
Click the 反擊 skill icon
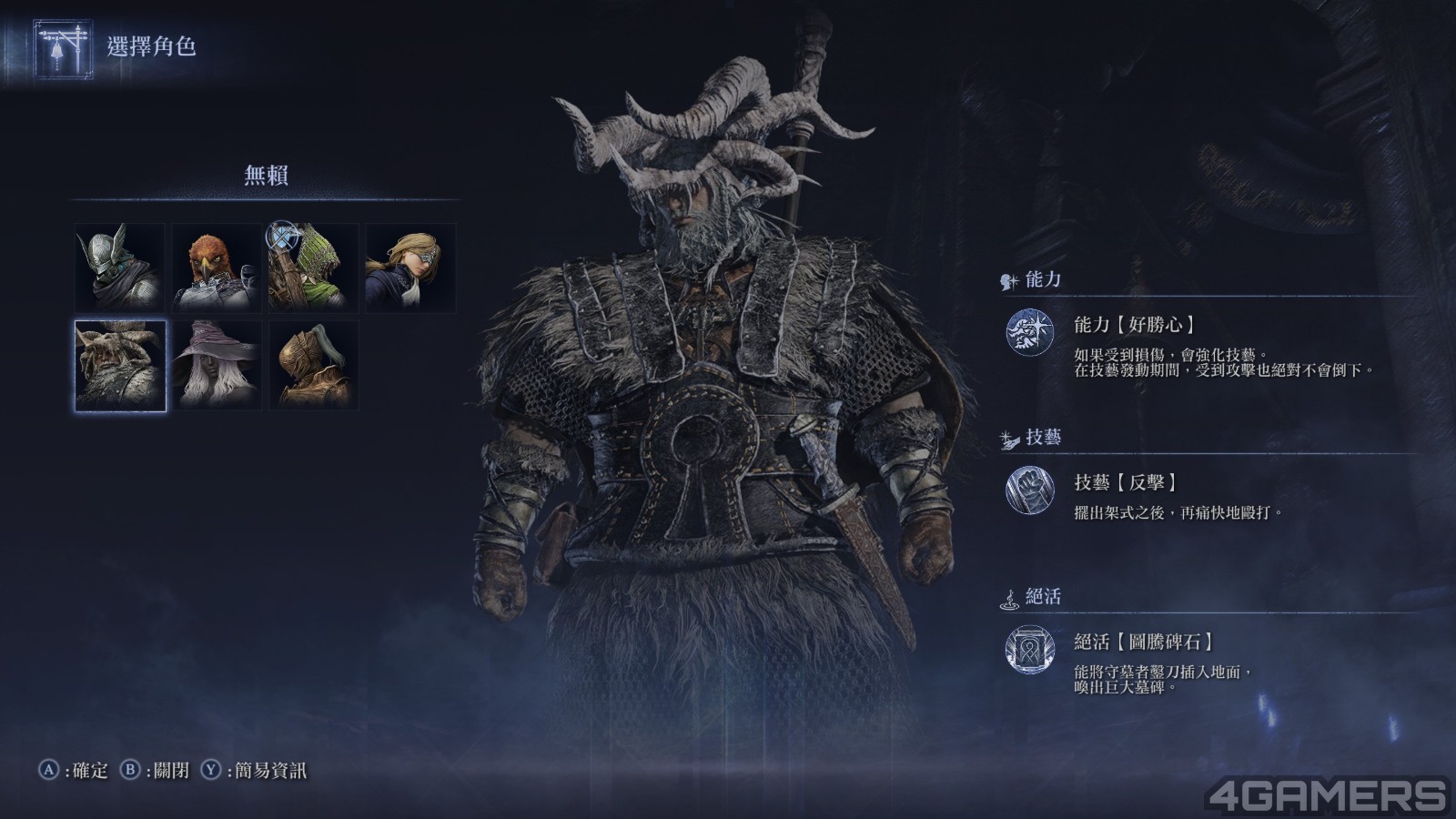(1029, 491)
